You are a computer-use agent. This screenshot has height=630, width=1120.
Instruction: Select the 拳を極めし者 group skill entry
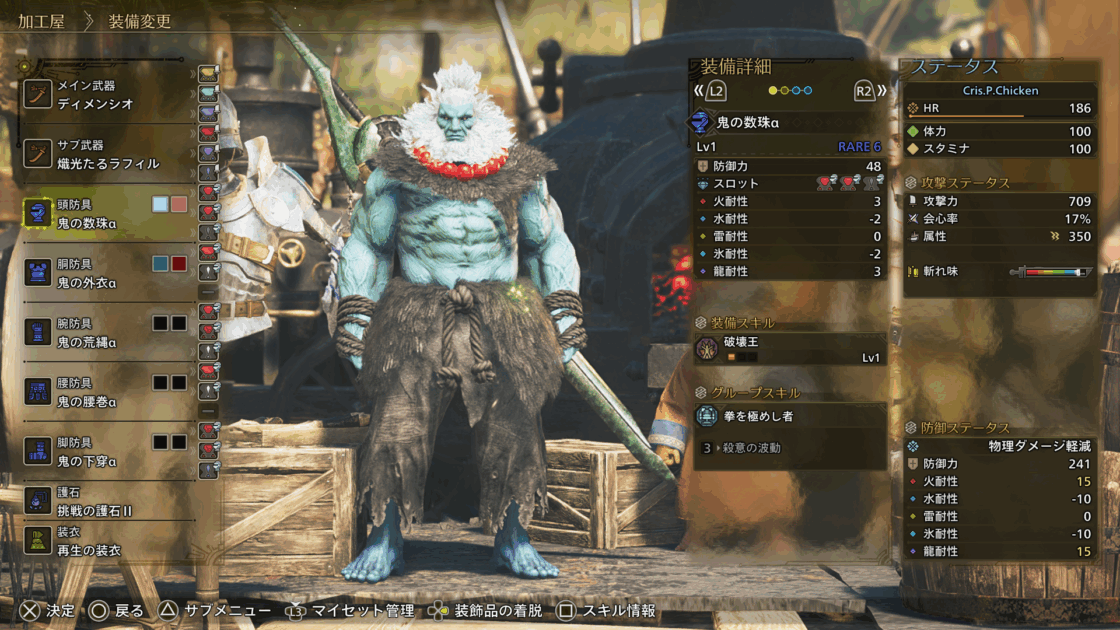point(790,416)
